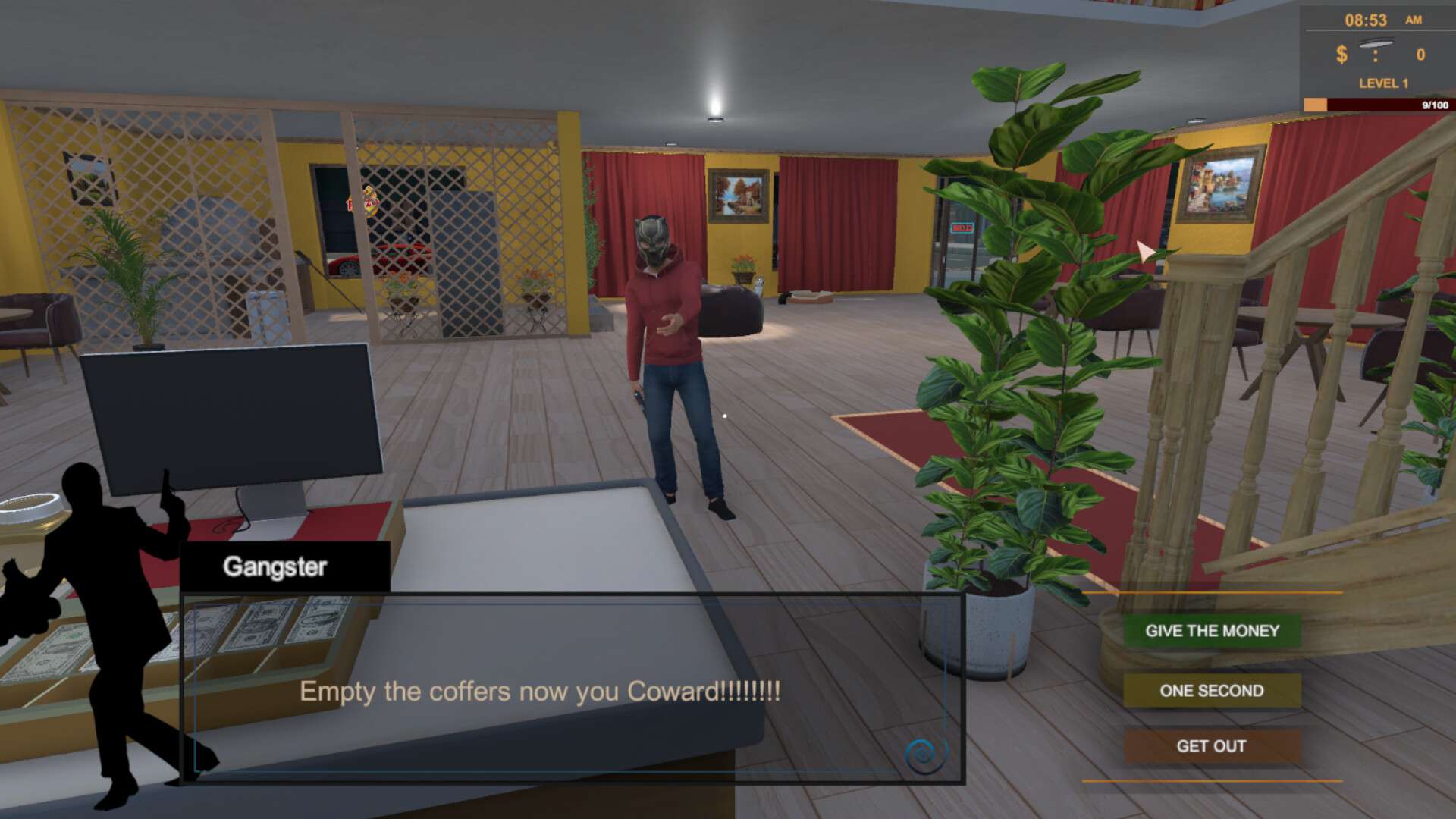Click the hat icon above the money counter
1456x819 pixels.
click(1375, 42)
